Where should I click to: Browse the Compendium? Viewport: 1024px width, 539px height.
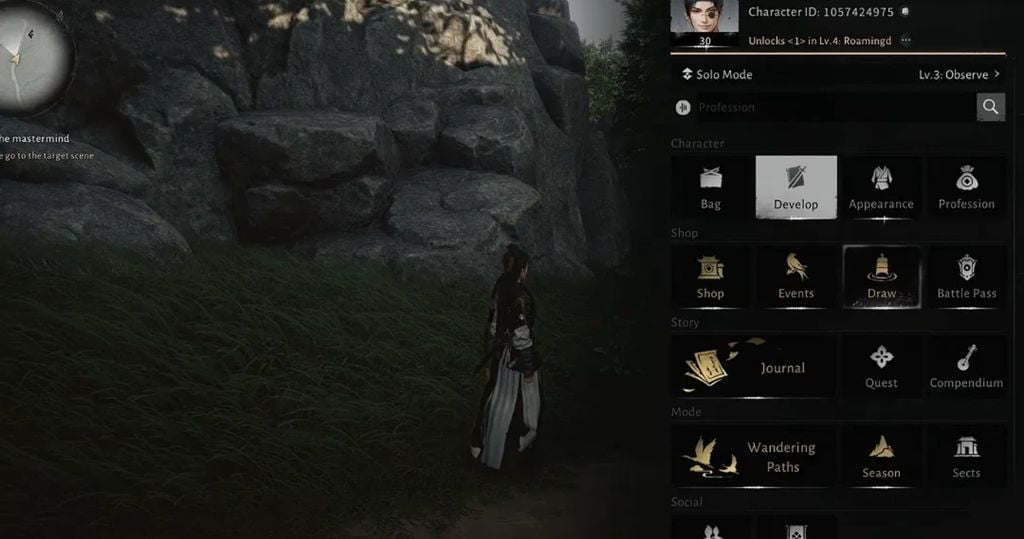tap(966, 367)
